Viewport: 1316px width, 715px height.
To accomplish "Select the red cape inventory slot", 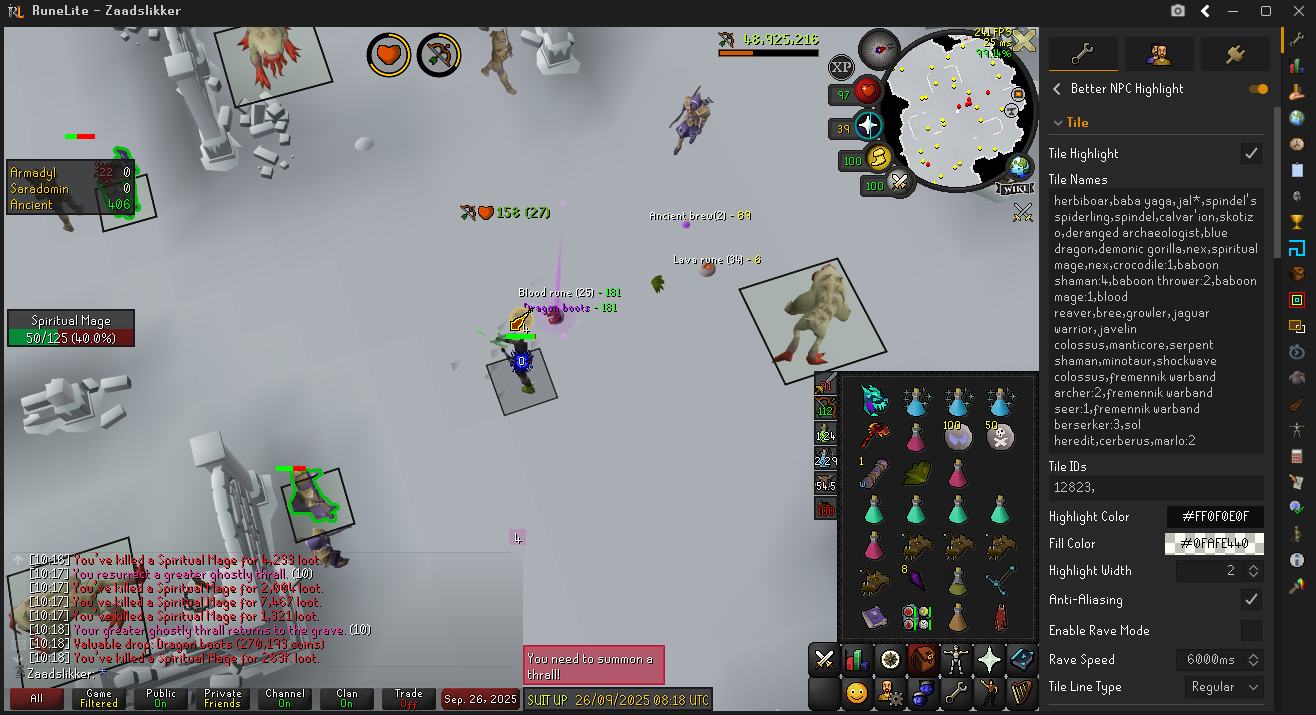I will coord(1000,617).
